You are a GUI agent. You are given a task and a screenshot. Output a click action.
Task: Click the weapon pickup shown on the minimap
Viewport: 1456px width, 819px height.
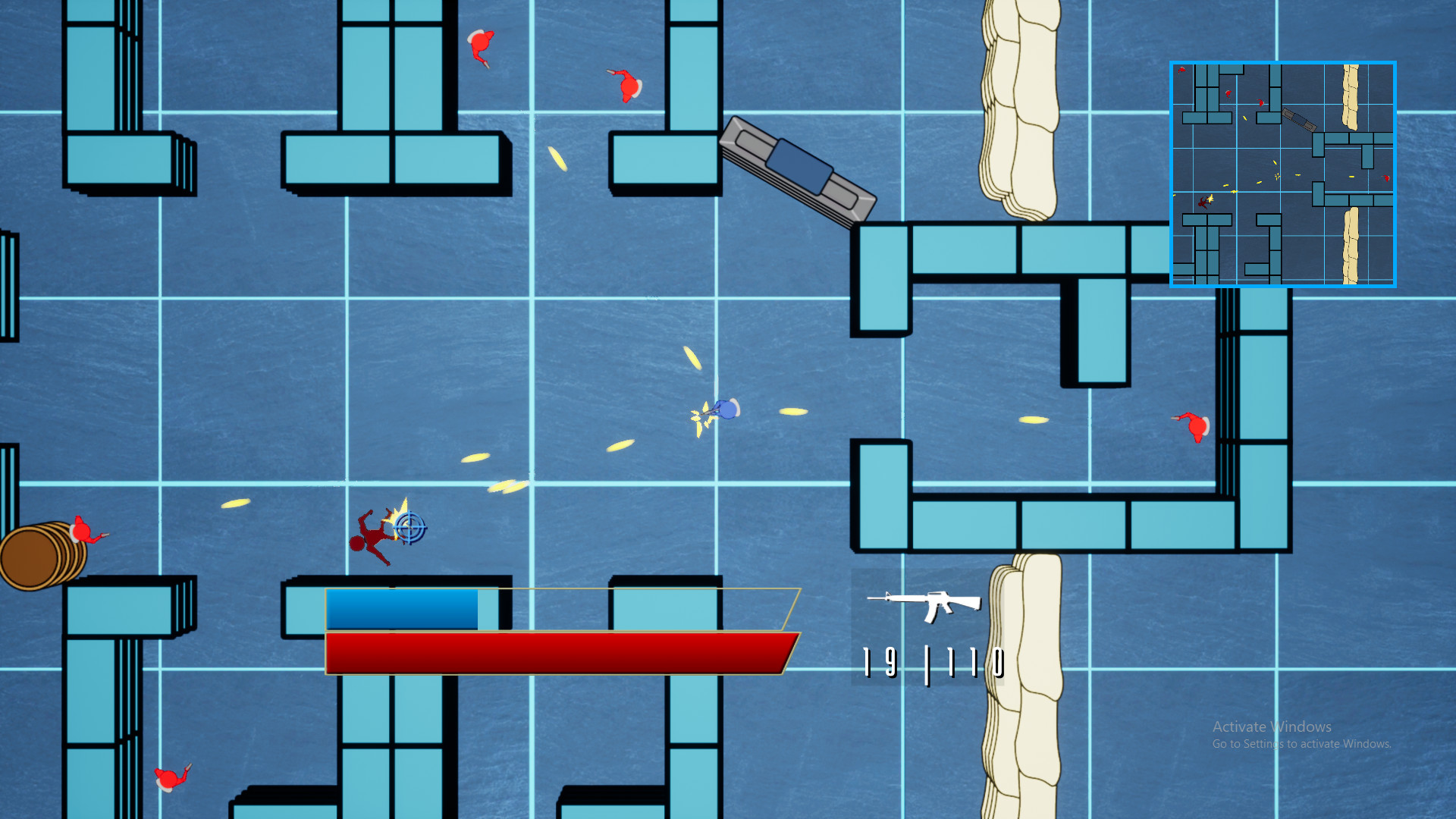point(1300,121)
